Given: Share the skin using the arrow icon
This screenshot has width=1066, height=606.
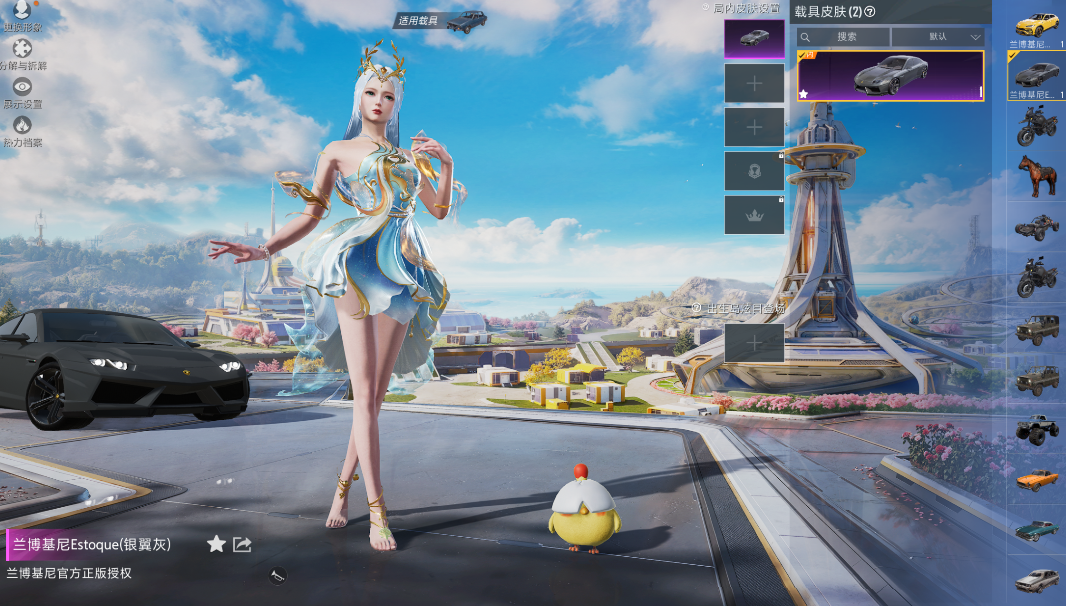Looking at the screenshot, I should [x=242, y=544].
